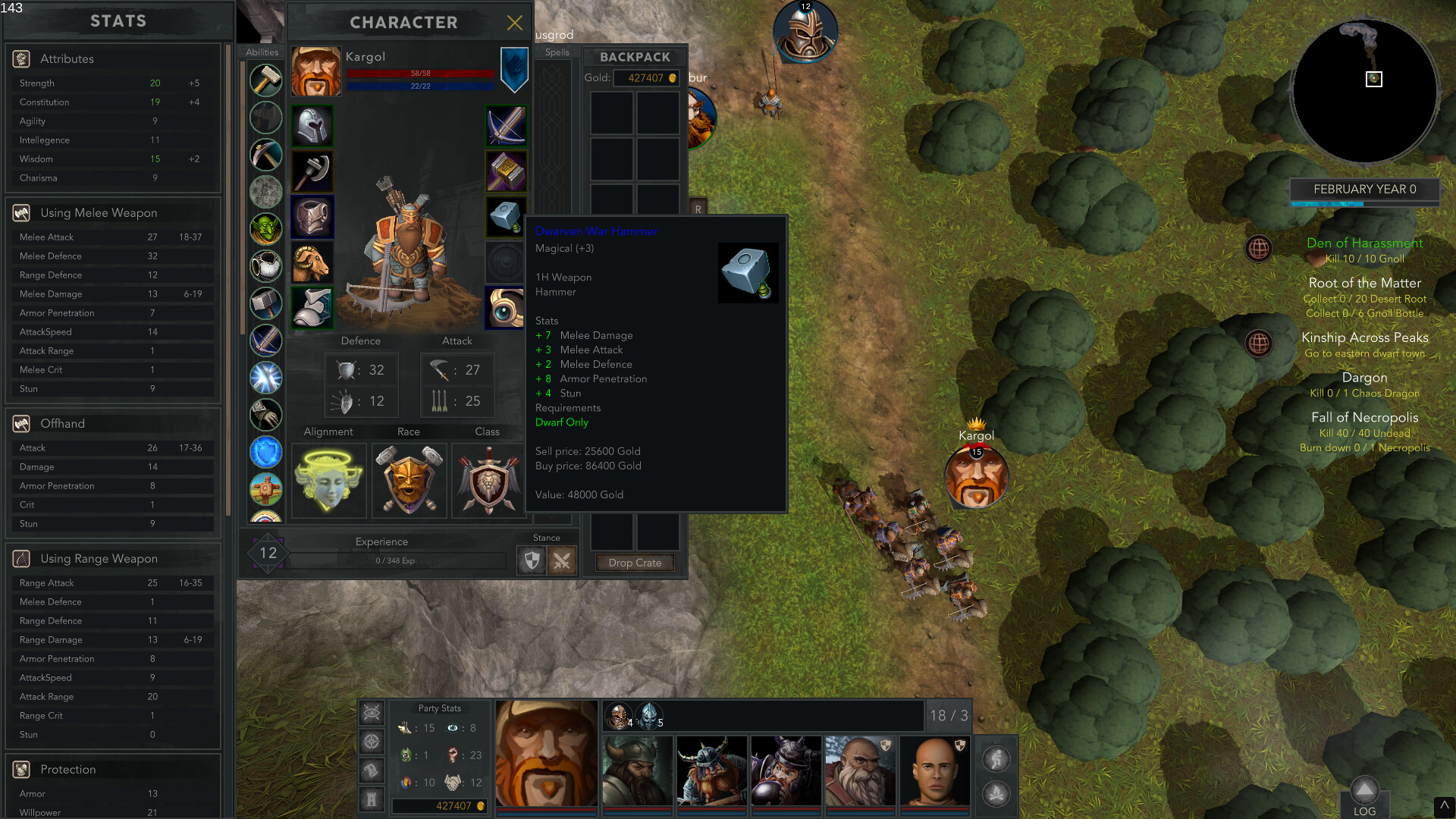Select the hammer ability at top of Abilities column

tap(265, 80)
